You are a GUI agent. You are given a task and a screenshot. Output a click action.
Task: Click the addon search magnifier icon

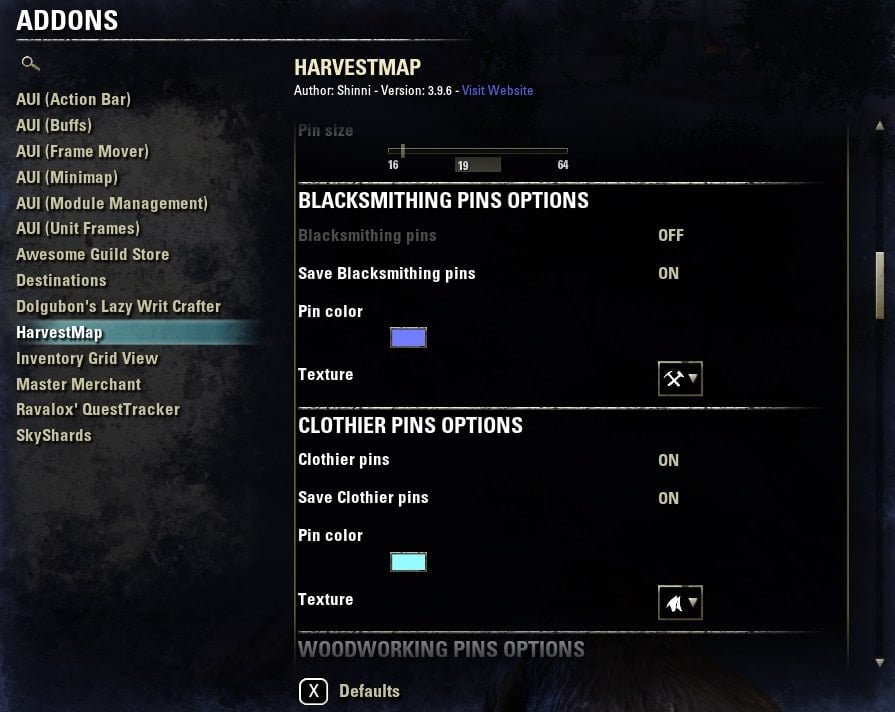(30, 64)
